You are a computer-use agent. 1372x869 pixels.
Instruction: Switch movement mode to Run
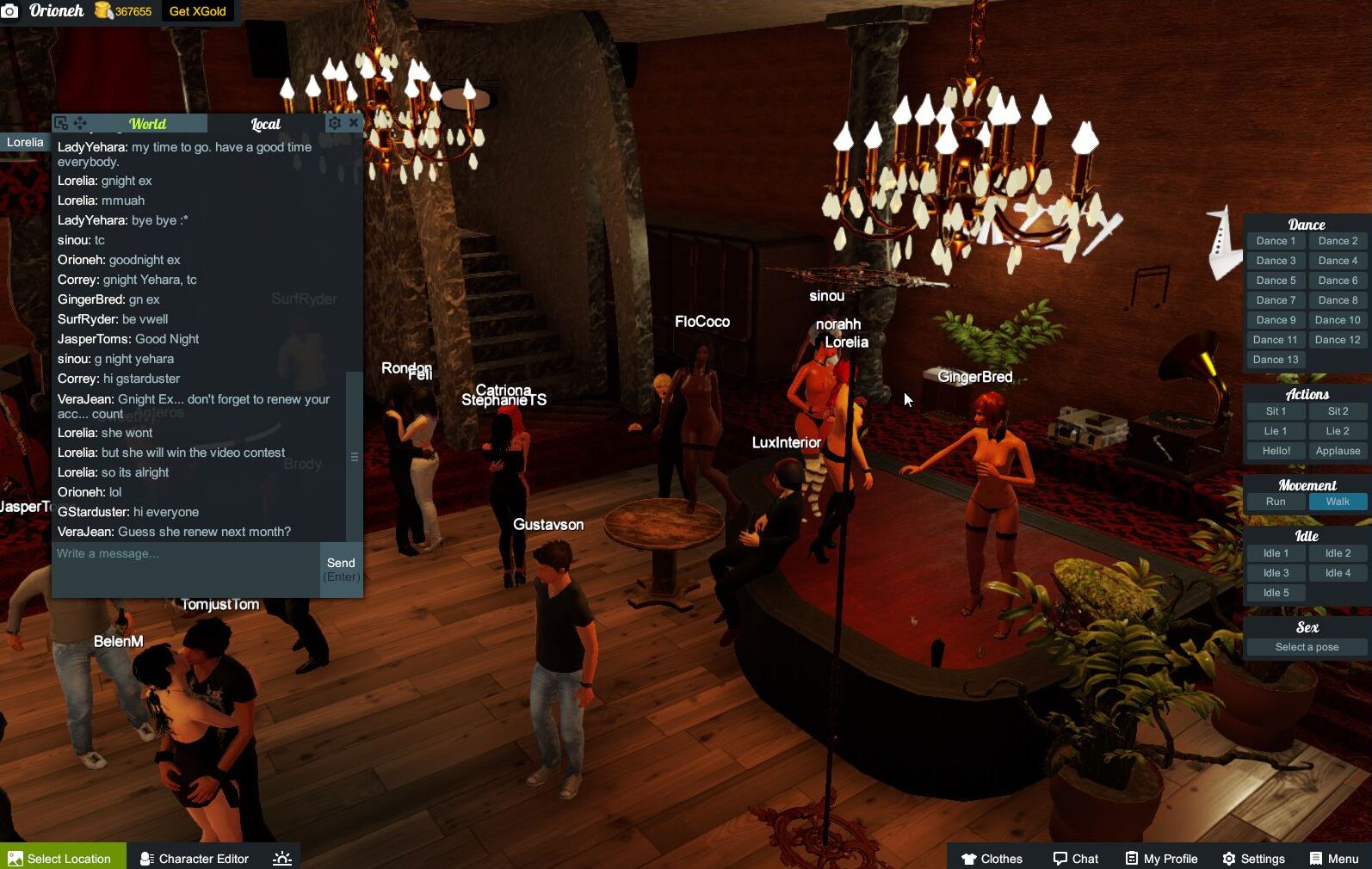coord(1275,502)
